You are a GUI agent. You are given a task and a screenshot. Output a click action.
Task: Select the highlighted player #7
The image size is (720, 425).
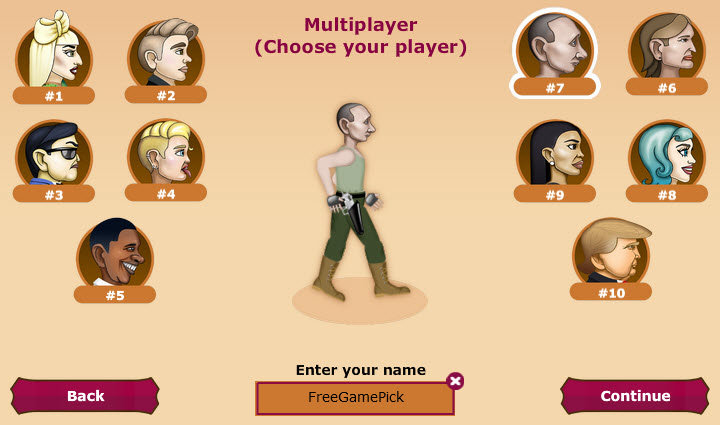(x=555, y=48)
